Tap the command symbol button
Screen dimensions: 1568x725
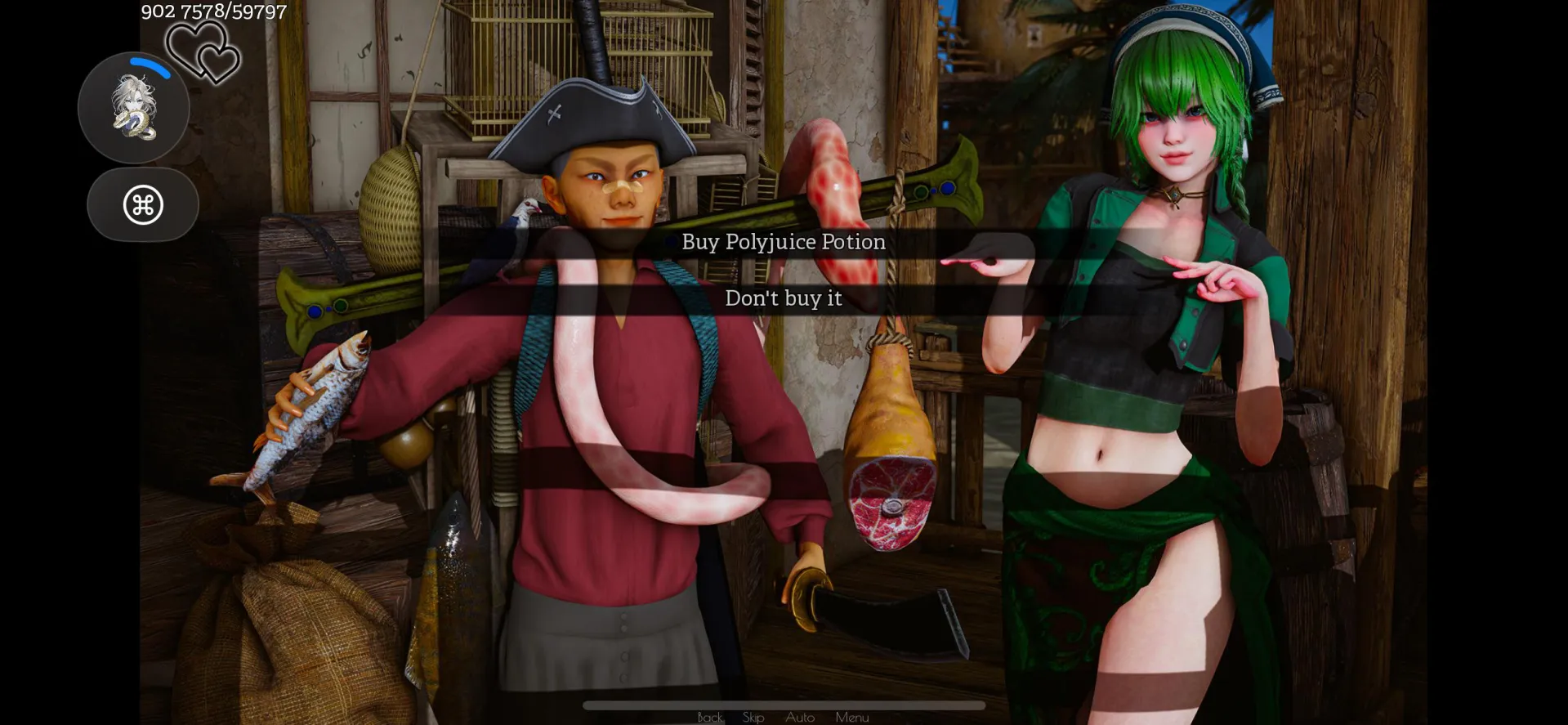click(x=143, y=204)
